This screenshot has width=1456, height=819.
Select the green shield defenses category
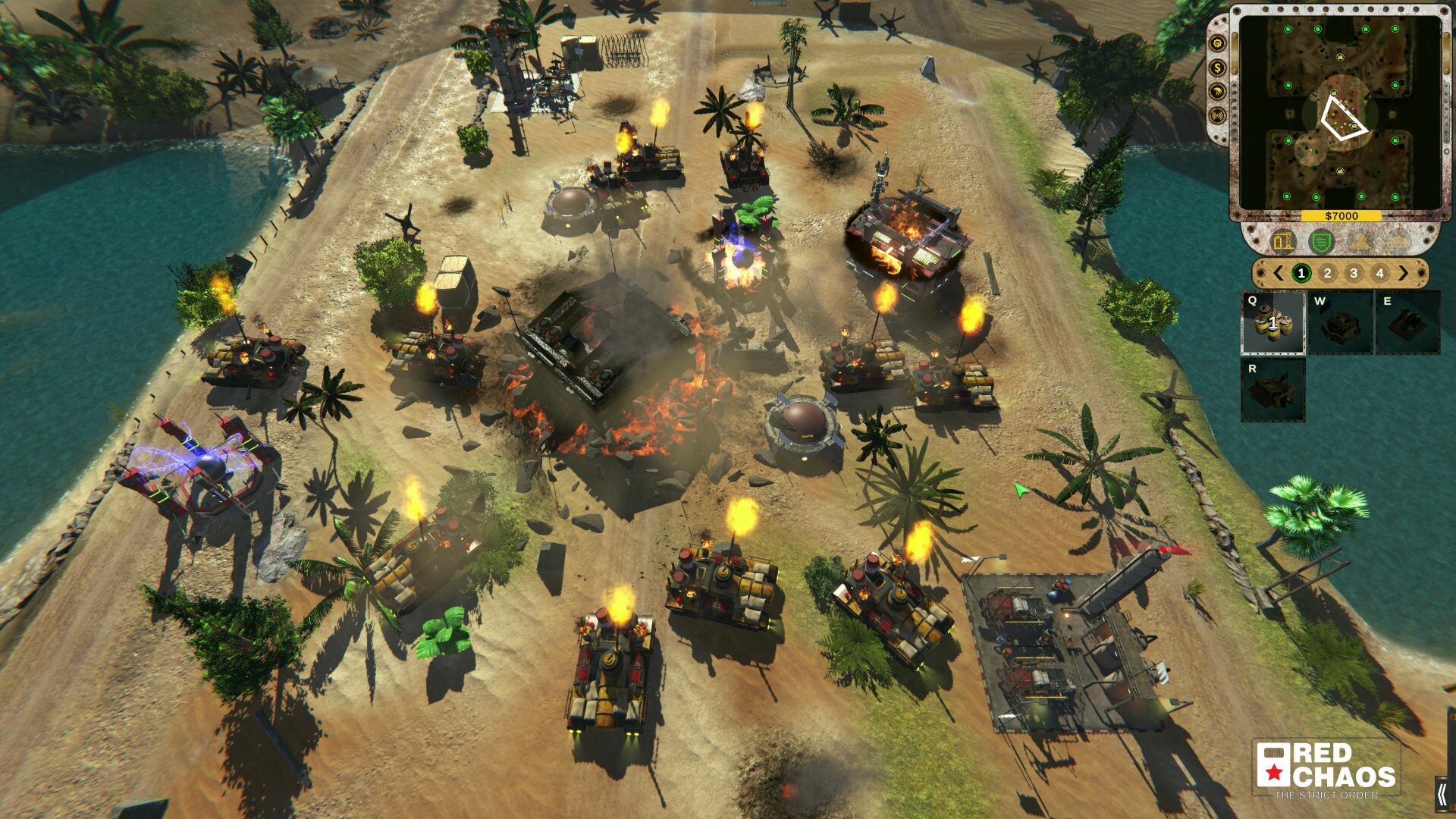pos(1320,242)
